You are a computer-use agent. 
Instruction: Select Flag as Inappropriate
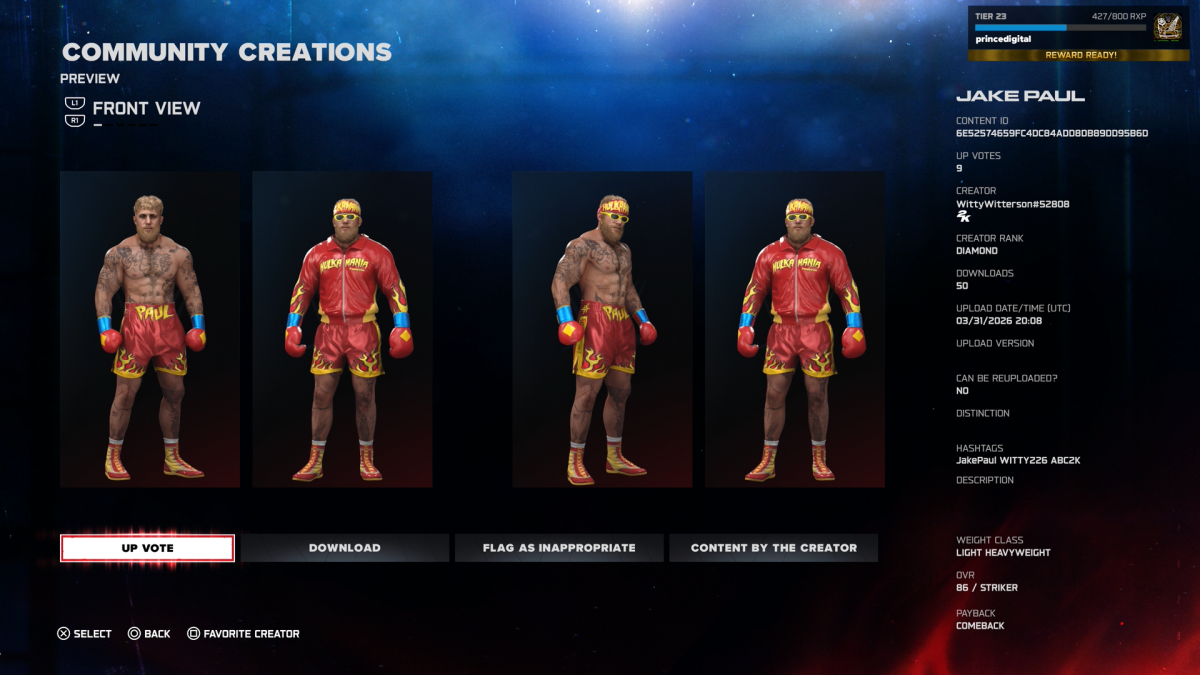(x=559, y=548)
